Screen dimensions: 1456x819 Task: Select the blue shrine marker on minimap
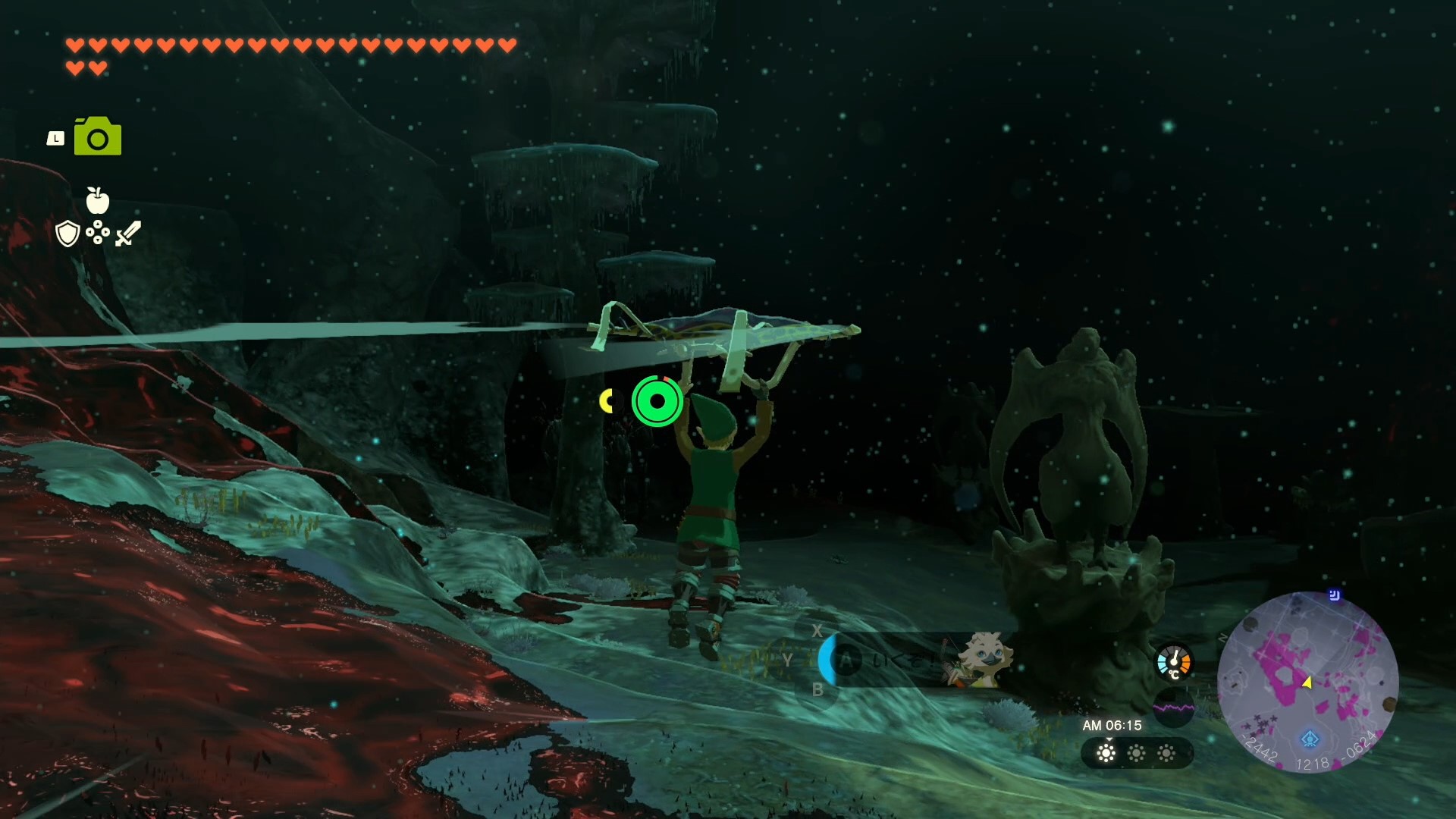tap(1310, 739)
